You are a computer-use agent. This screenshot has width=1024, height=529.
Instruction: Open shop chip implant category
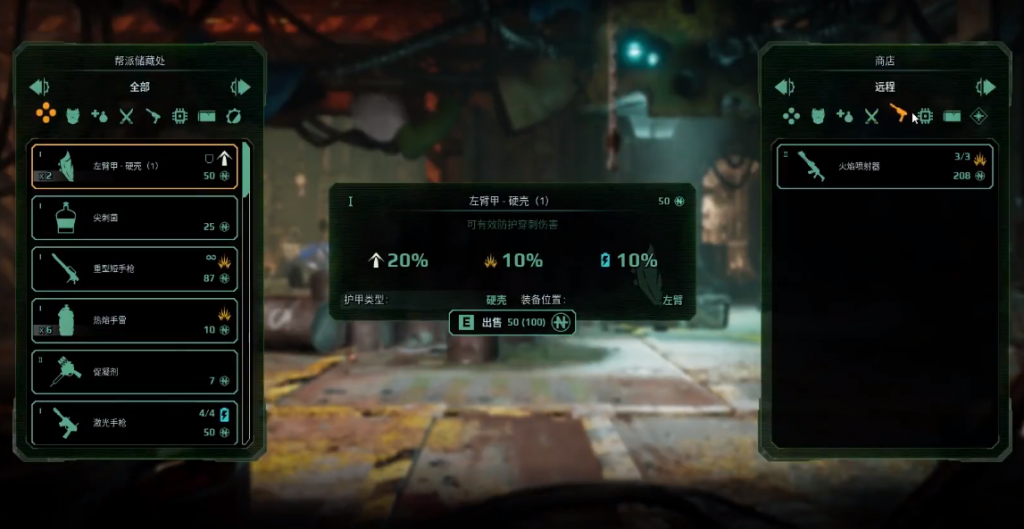coord(925,116)
